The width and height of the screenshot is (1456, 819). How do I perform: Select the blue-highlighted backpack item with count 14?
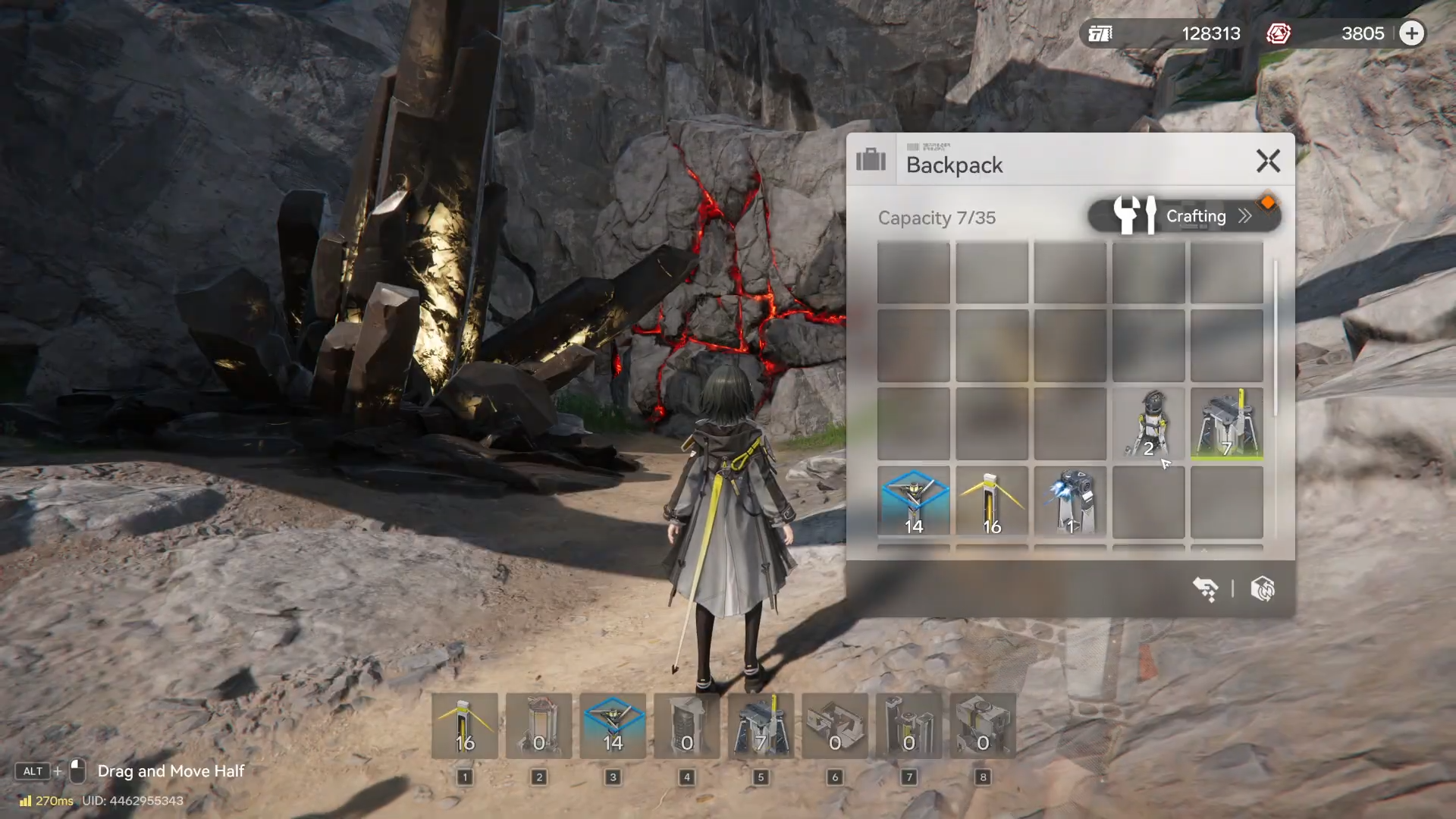[914, 502]
